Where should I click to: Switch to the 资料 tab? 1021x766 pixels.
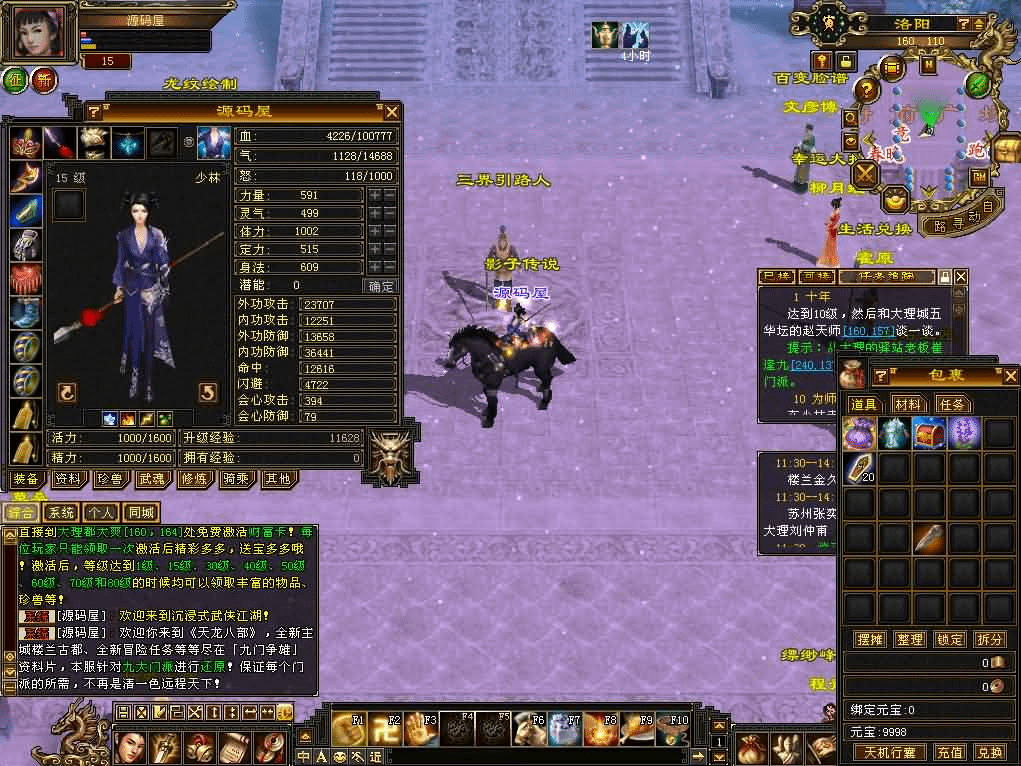(68, 479)
